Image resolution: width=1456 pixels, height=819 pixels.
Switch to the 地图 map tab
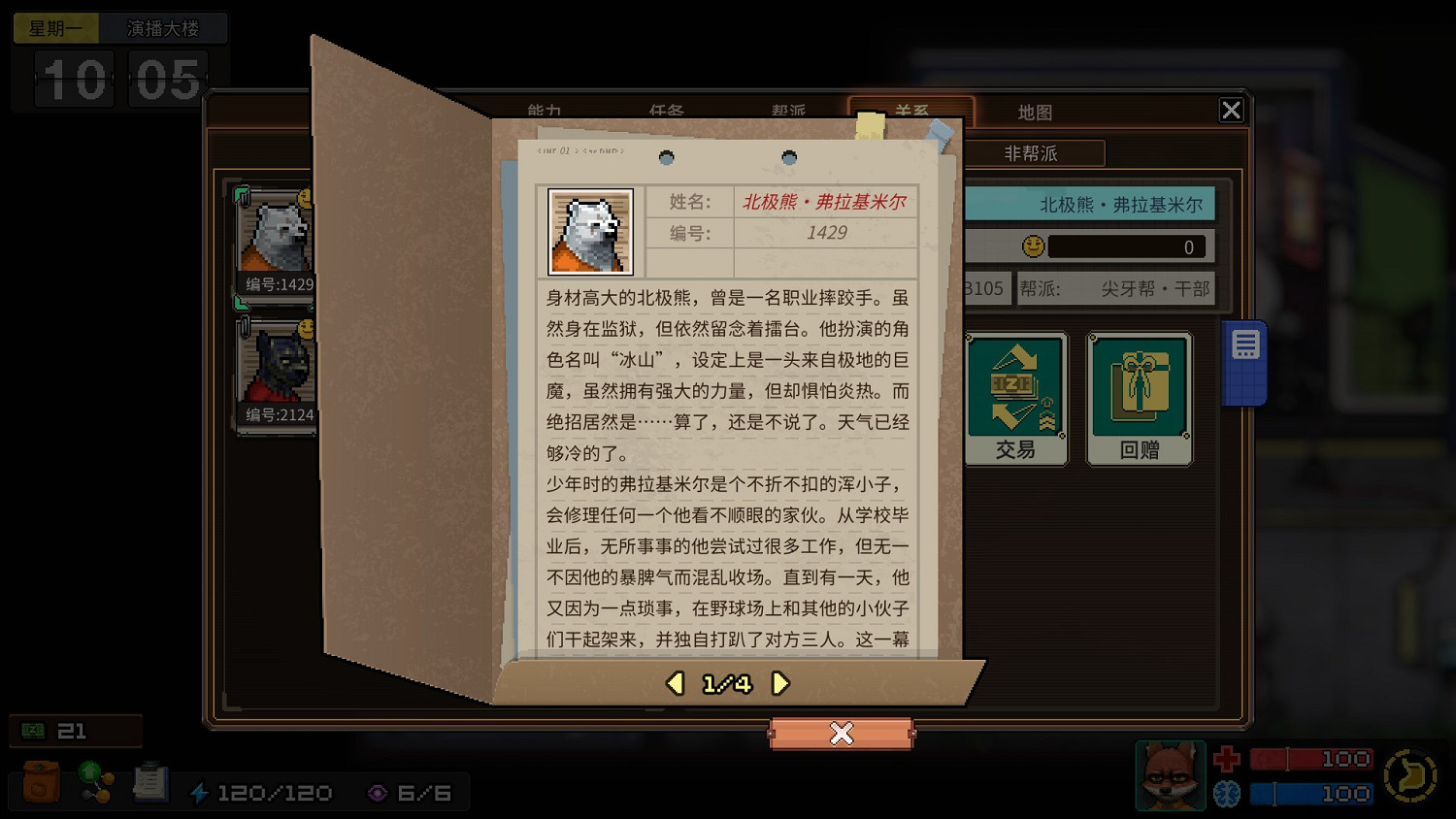click(1035, 112)
